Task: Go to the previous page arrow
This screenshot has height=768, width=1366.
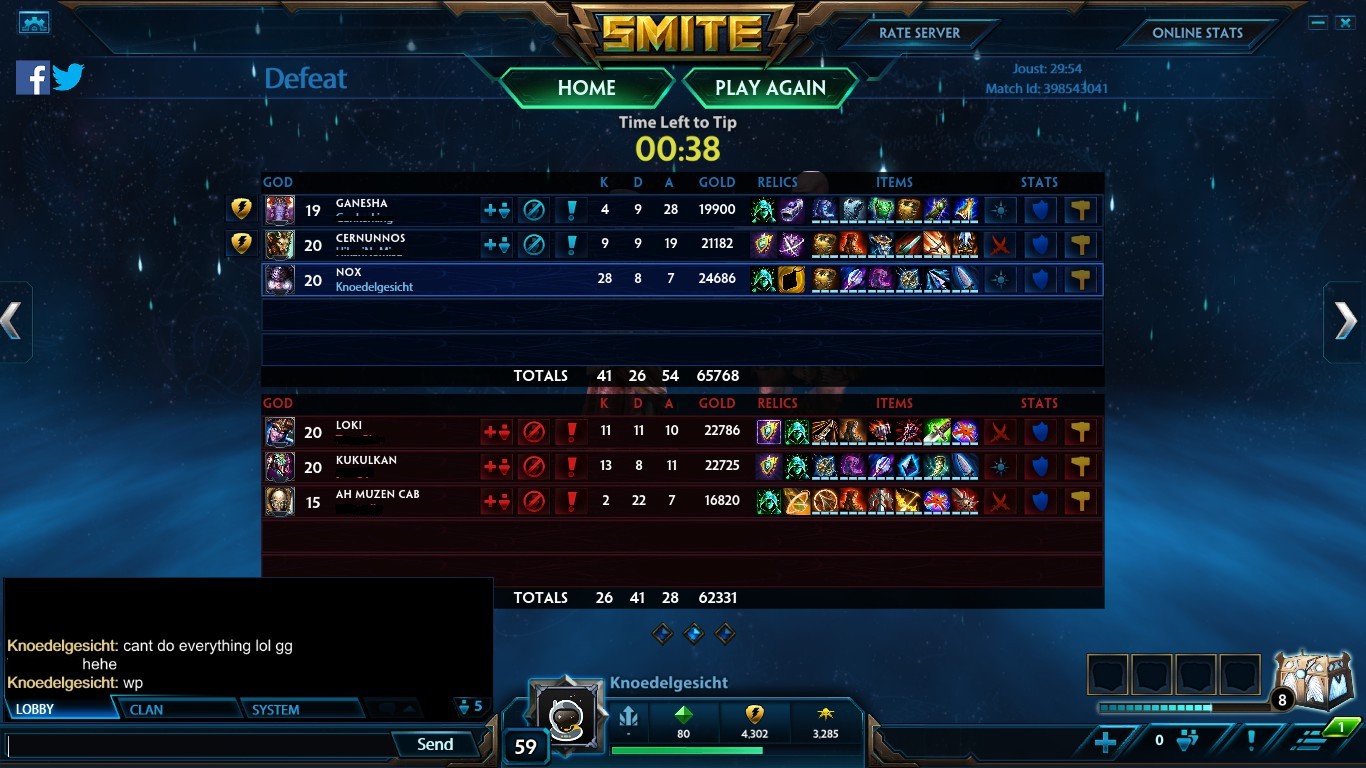Action: pyautogui.click(x=12, y=321)
